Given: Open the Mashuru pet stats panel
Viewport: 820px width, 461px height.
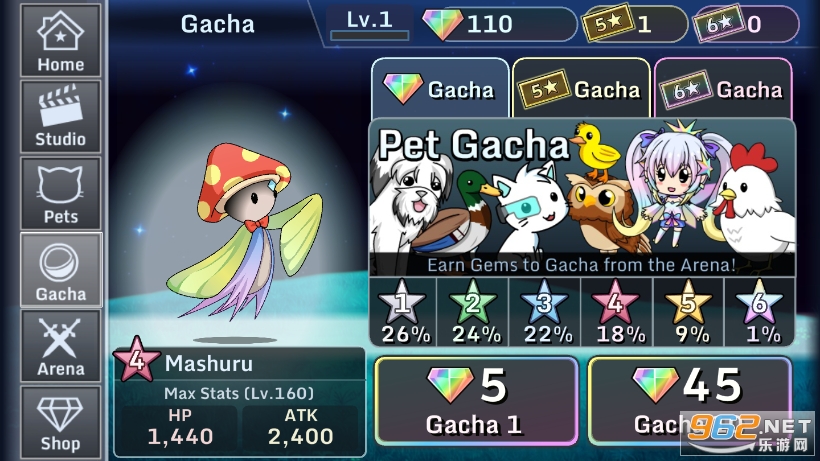Looking at the screenshot, I should click(x=239, y=401).
